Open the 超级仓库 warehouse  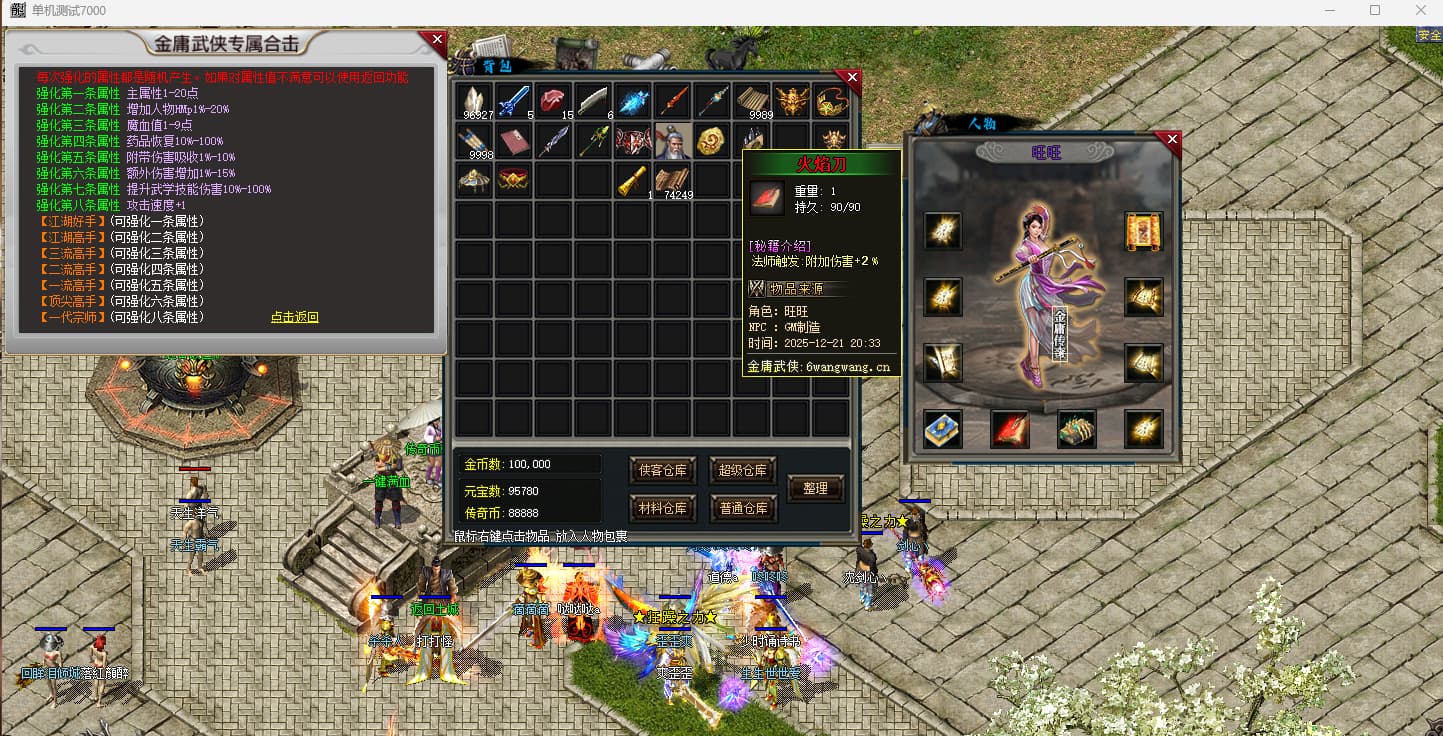[x=743, y=470]
